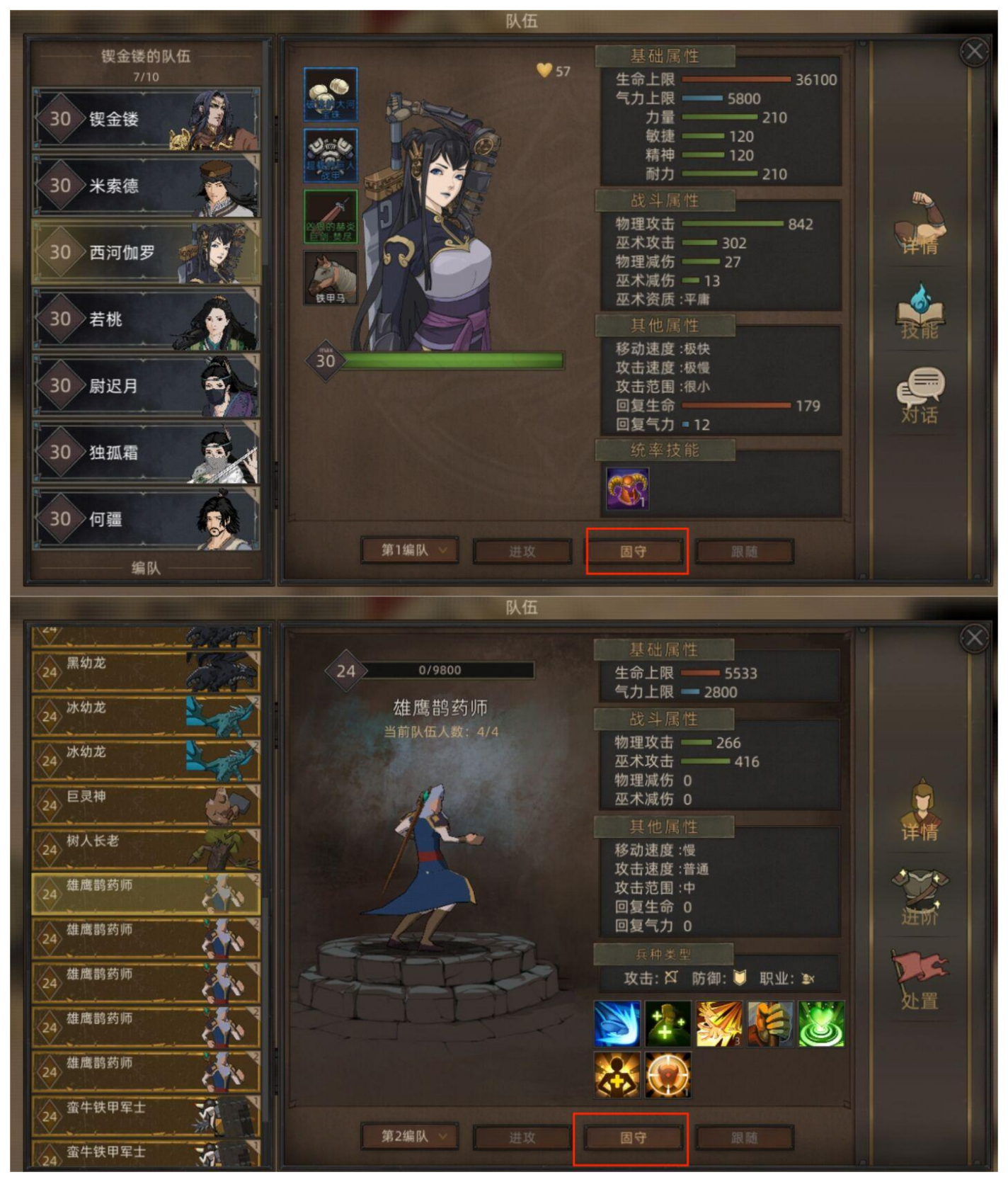Open the 第2编队 formation dropdown

pyautogui.click(x=411, y=1138)
